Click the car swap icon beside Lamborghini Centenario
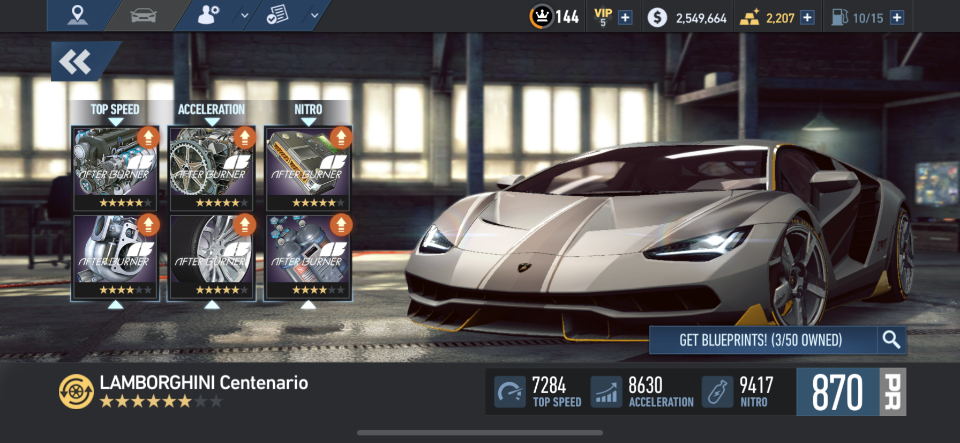 coord(74,390)
